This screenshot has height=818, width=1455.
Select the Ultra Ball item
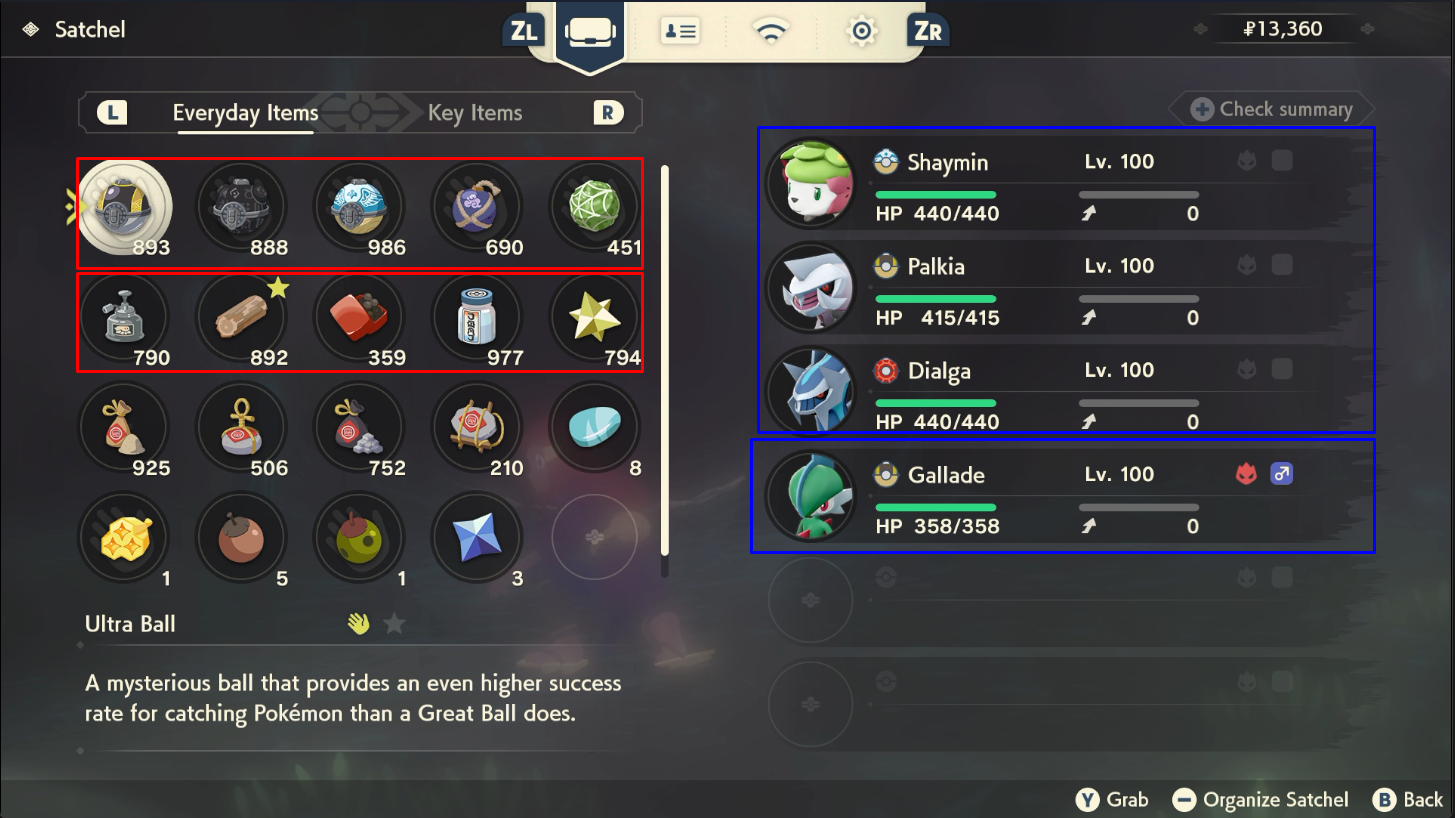(x=124, y=205)
